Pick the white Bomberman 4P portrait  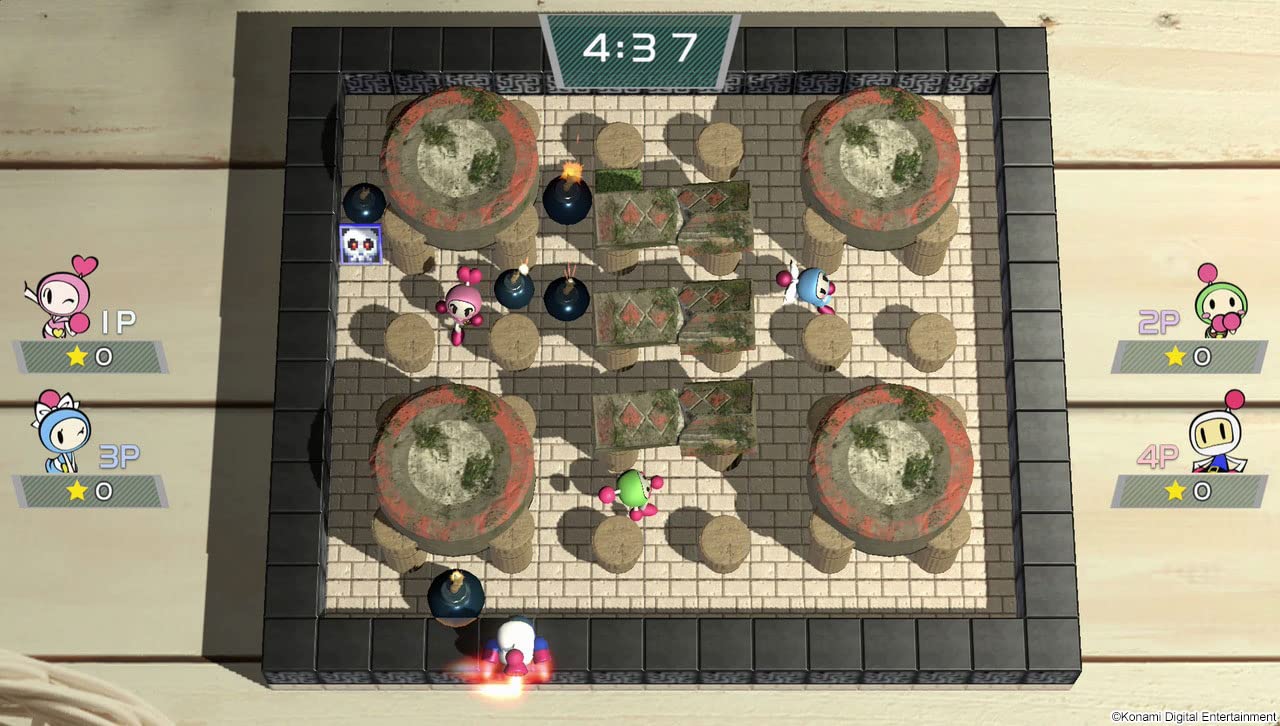click(x=1218, y=436)
